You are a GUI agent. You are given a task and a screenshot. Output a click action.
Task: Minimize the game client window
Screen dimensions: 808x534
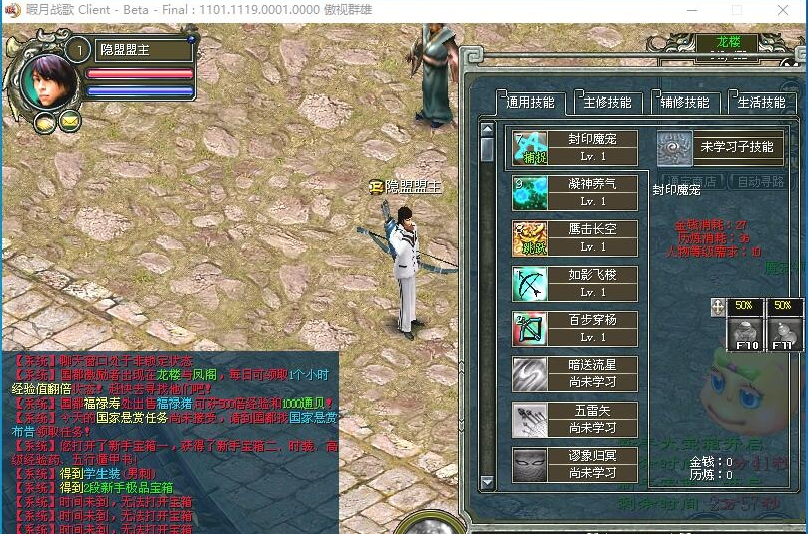click(x=690, y=10)
